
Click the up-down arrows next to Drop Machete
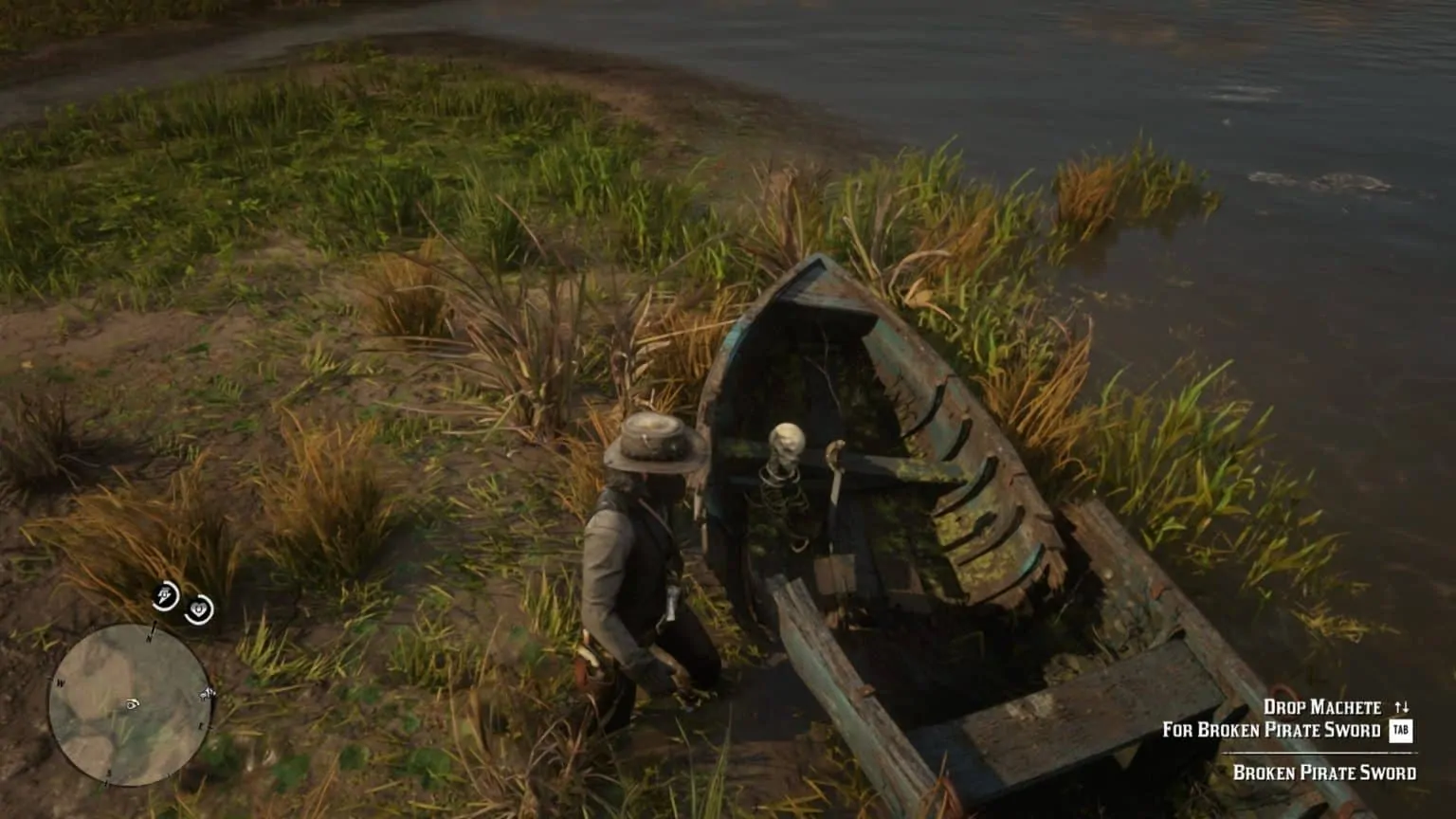click(x=1402, y=705)
